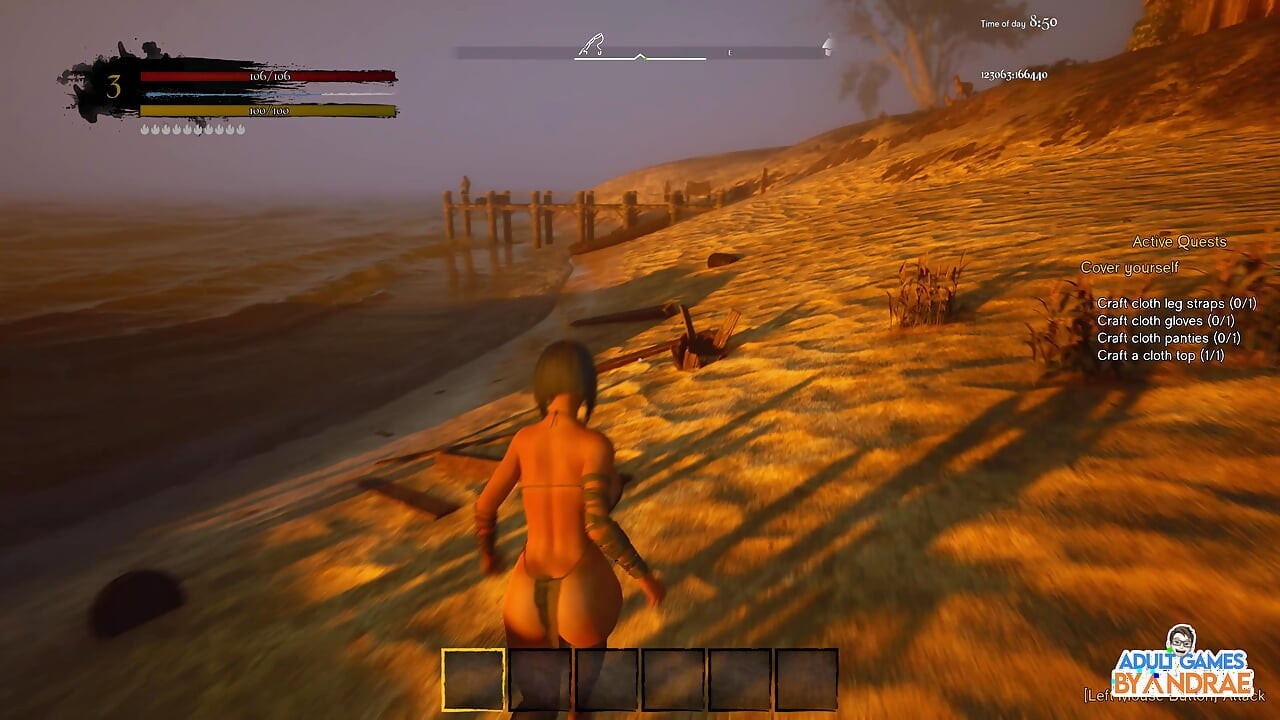Image resolution: width=1280 pixels, height=720 pixels.
Task: Open the Cover yourself quest
Action: coord(1128,267)
